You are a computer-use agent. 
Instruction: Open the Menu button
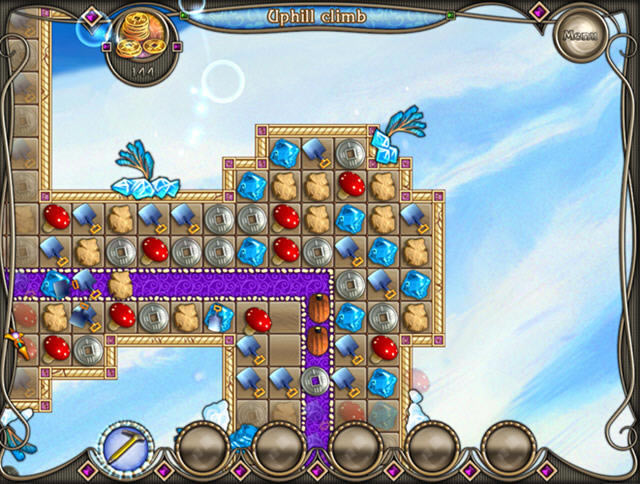[577, 36]
